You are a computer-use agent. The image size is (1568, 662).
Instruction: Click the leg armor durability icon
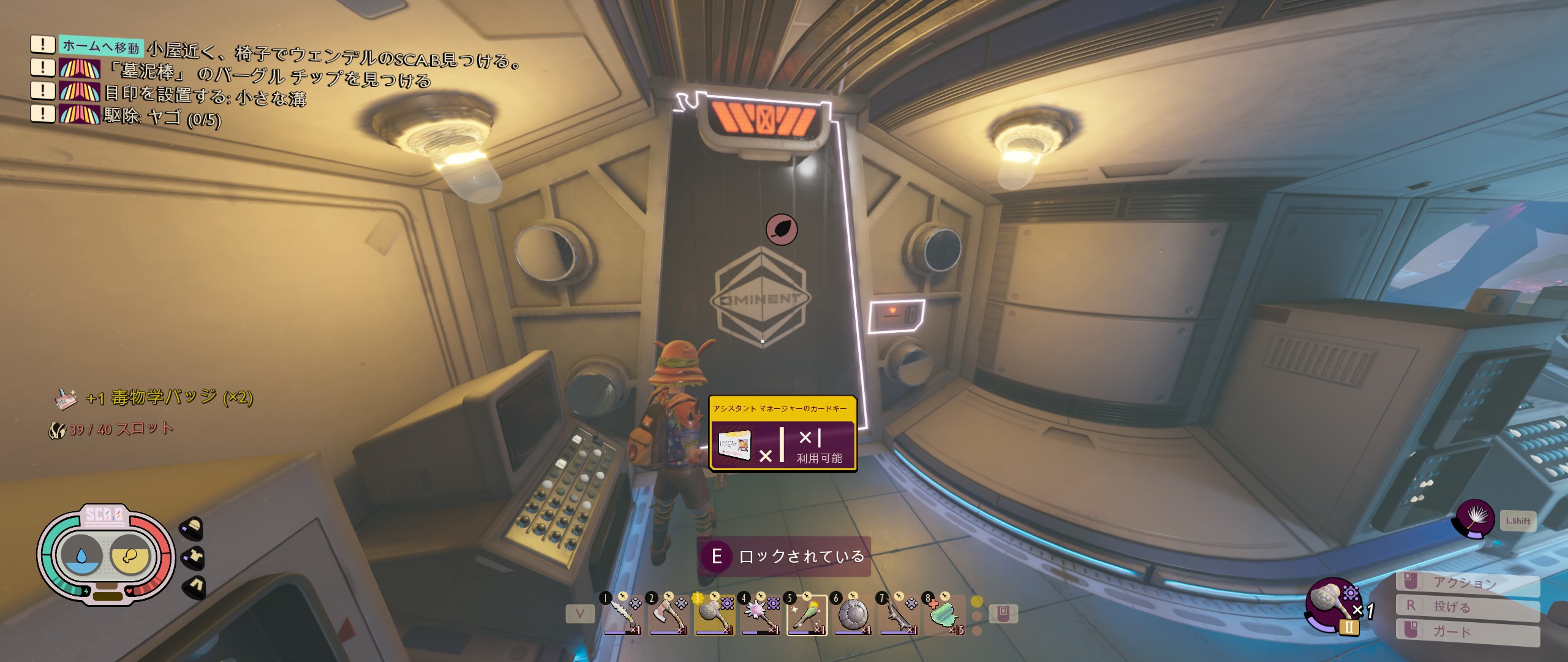(194, 587)
